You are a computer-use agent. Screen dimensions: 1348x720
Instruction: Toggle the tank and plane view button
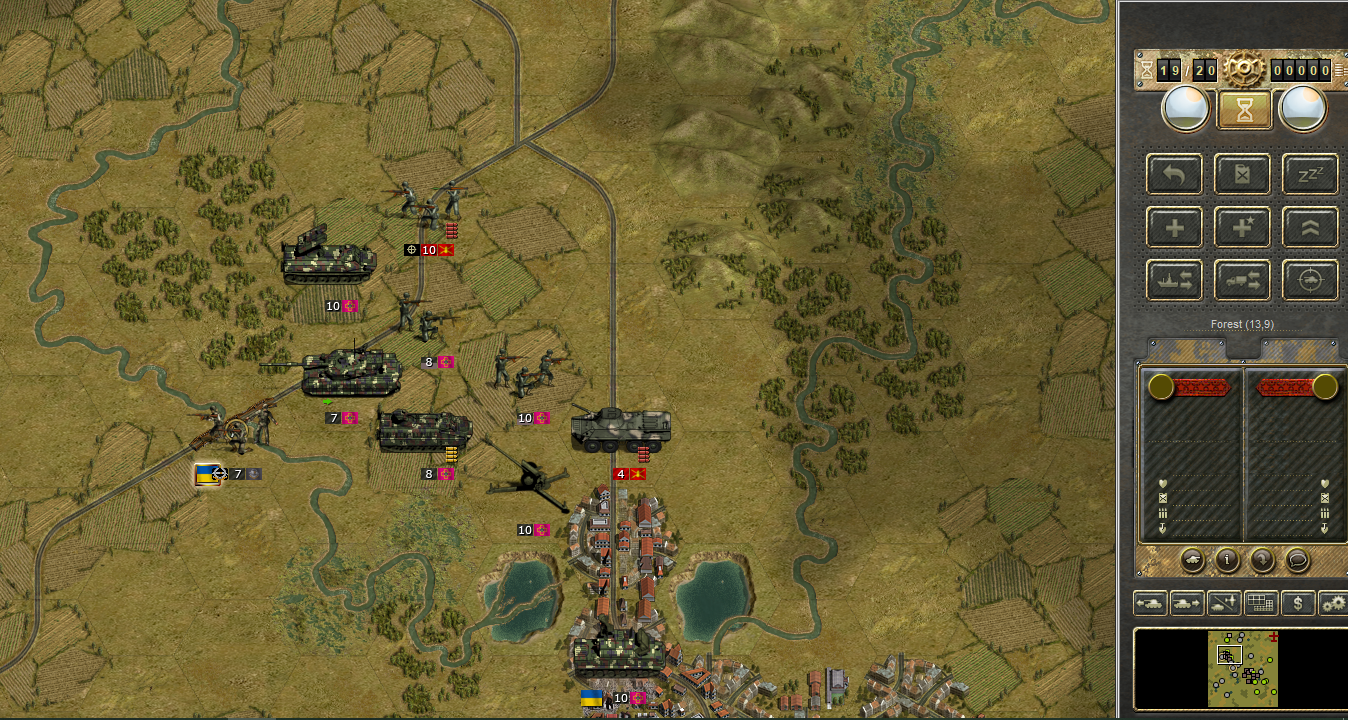1224,604
